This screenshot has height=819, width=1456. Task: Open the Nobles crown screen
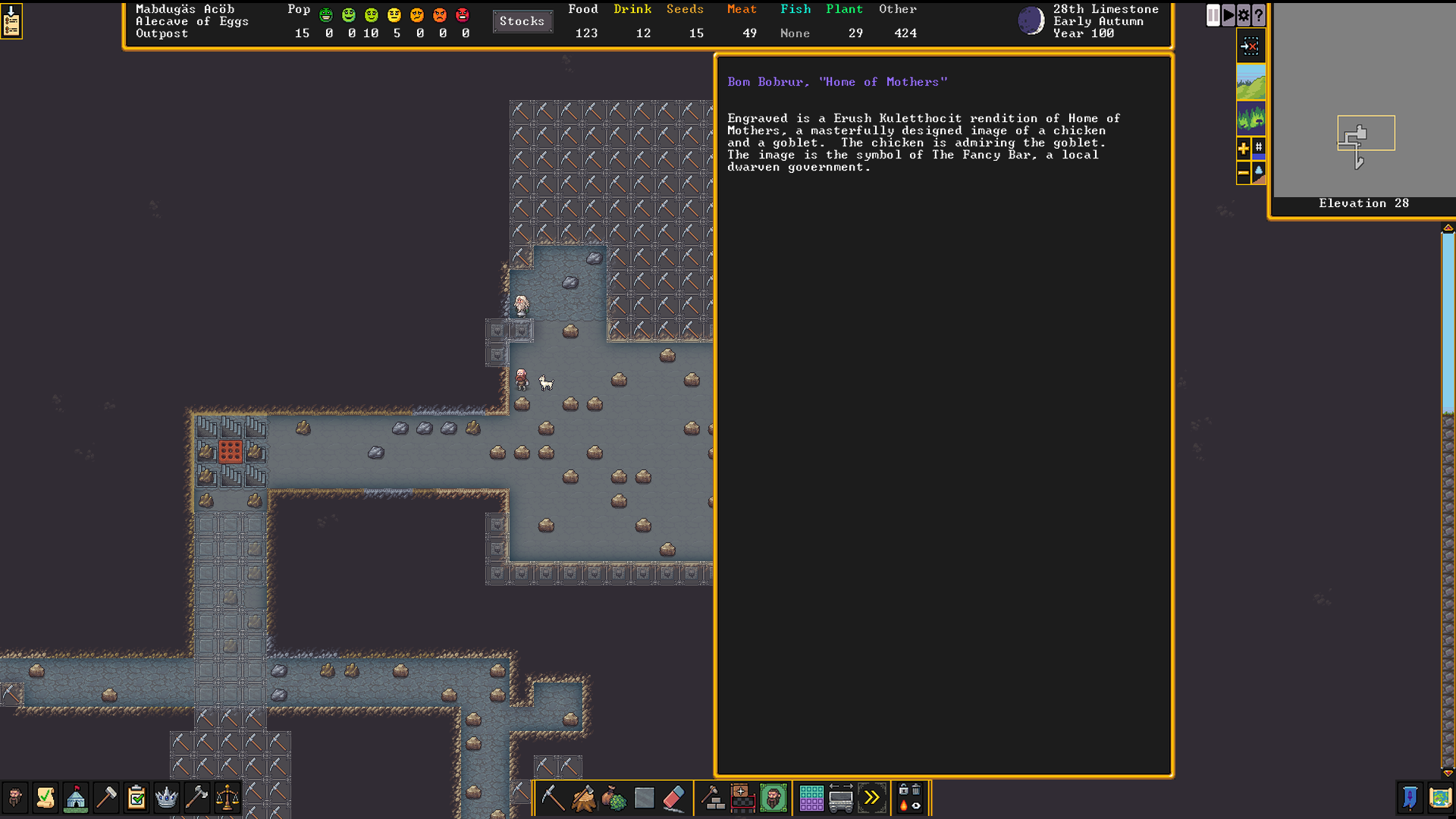coord(166,798)
